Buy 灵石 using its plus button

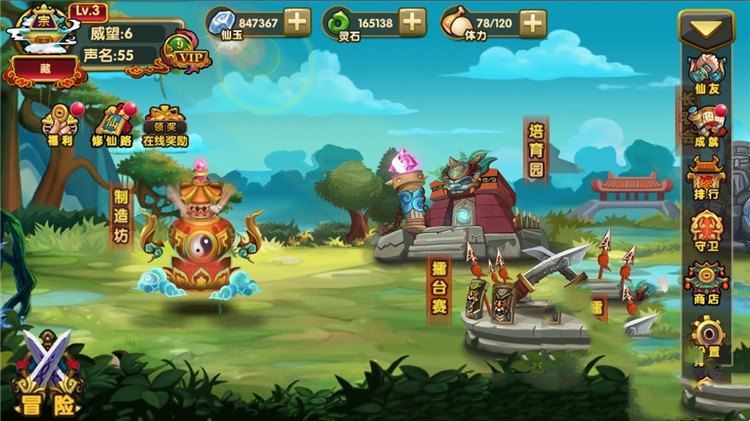[x=411, y=21]
